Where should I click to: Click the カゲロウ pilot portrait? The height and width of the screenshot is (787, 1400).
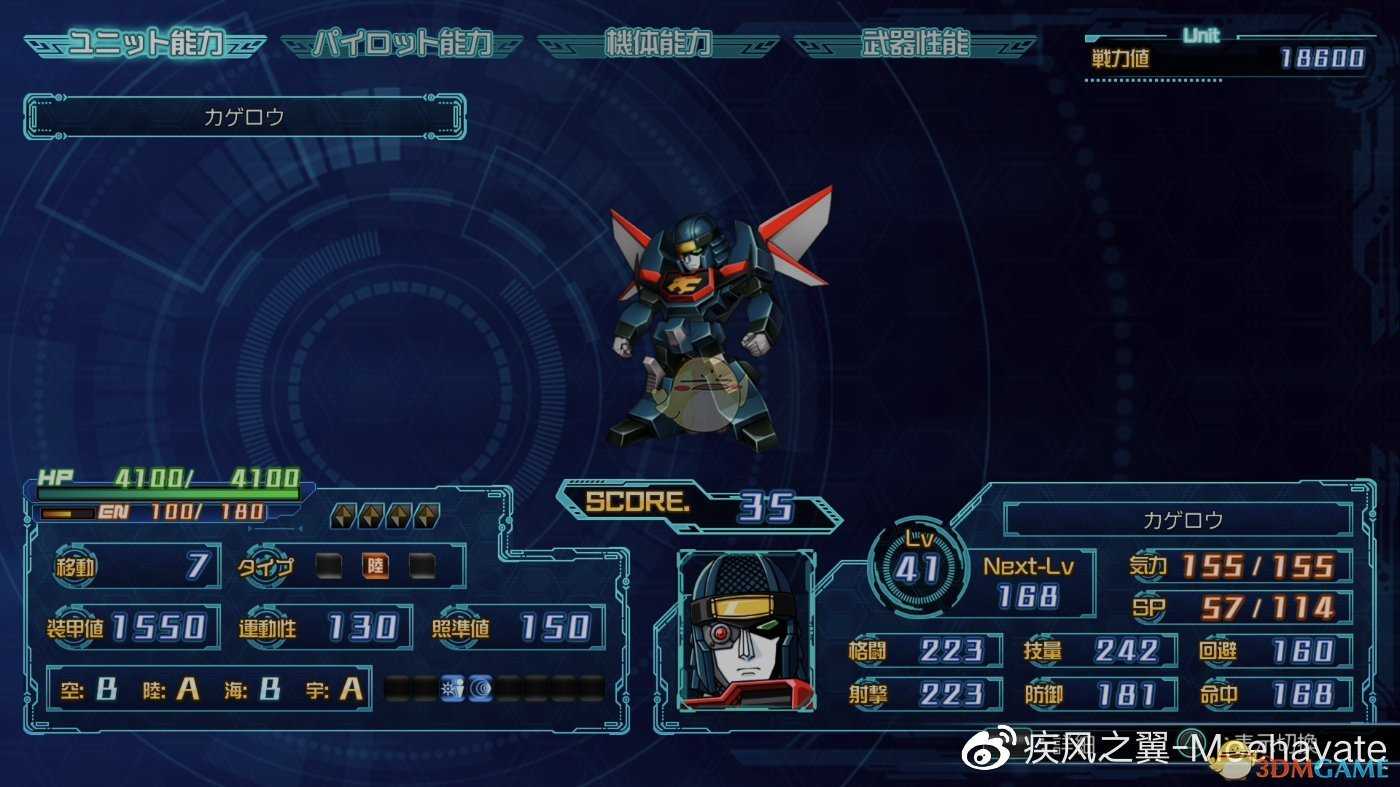click(746, 631)
